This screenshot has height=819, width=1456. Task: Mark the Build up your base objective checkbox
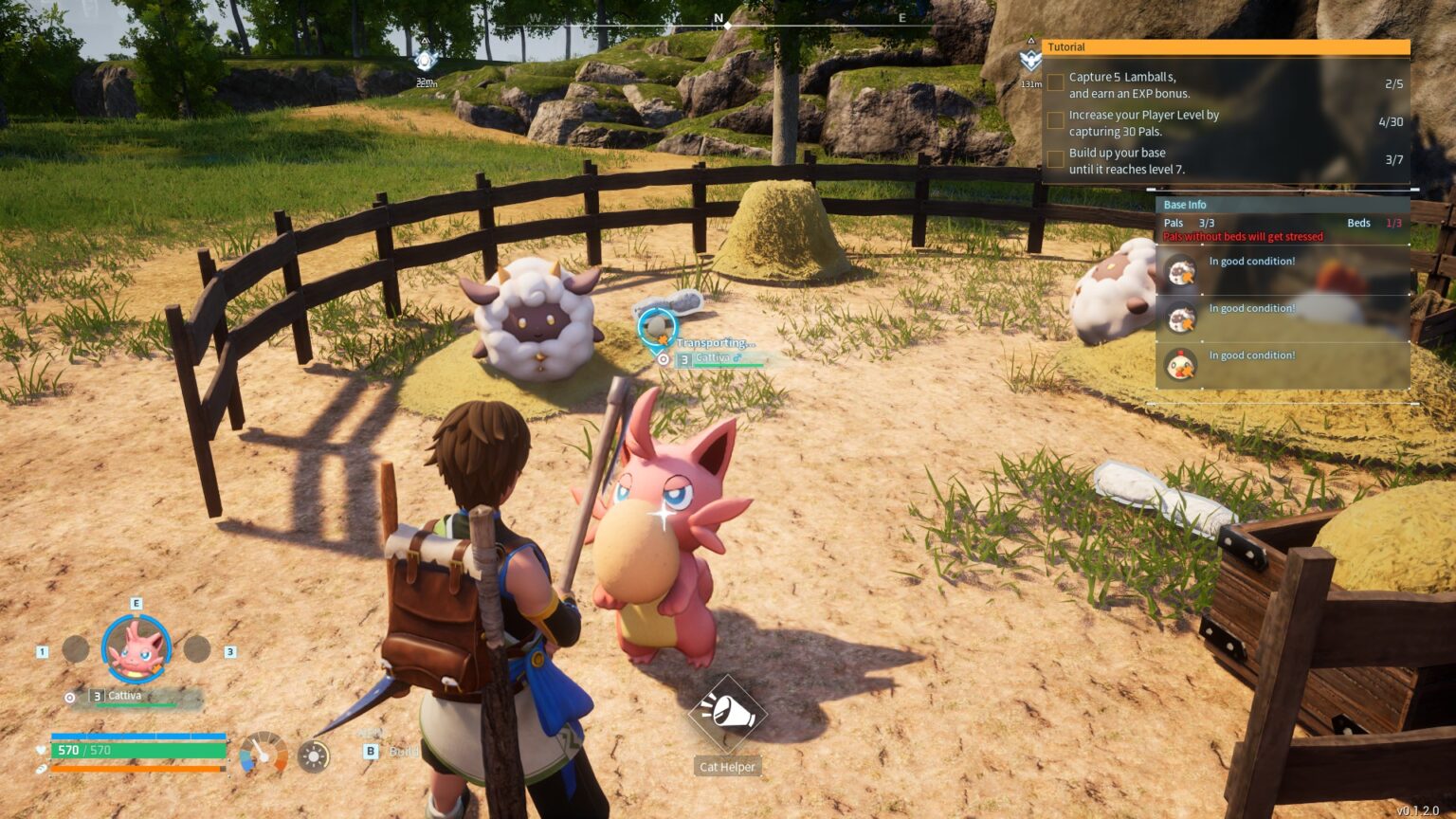coord(1055,159)
